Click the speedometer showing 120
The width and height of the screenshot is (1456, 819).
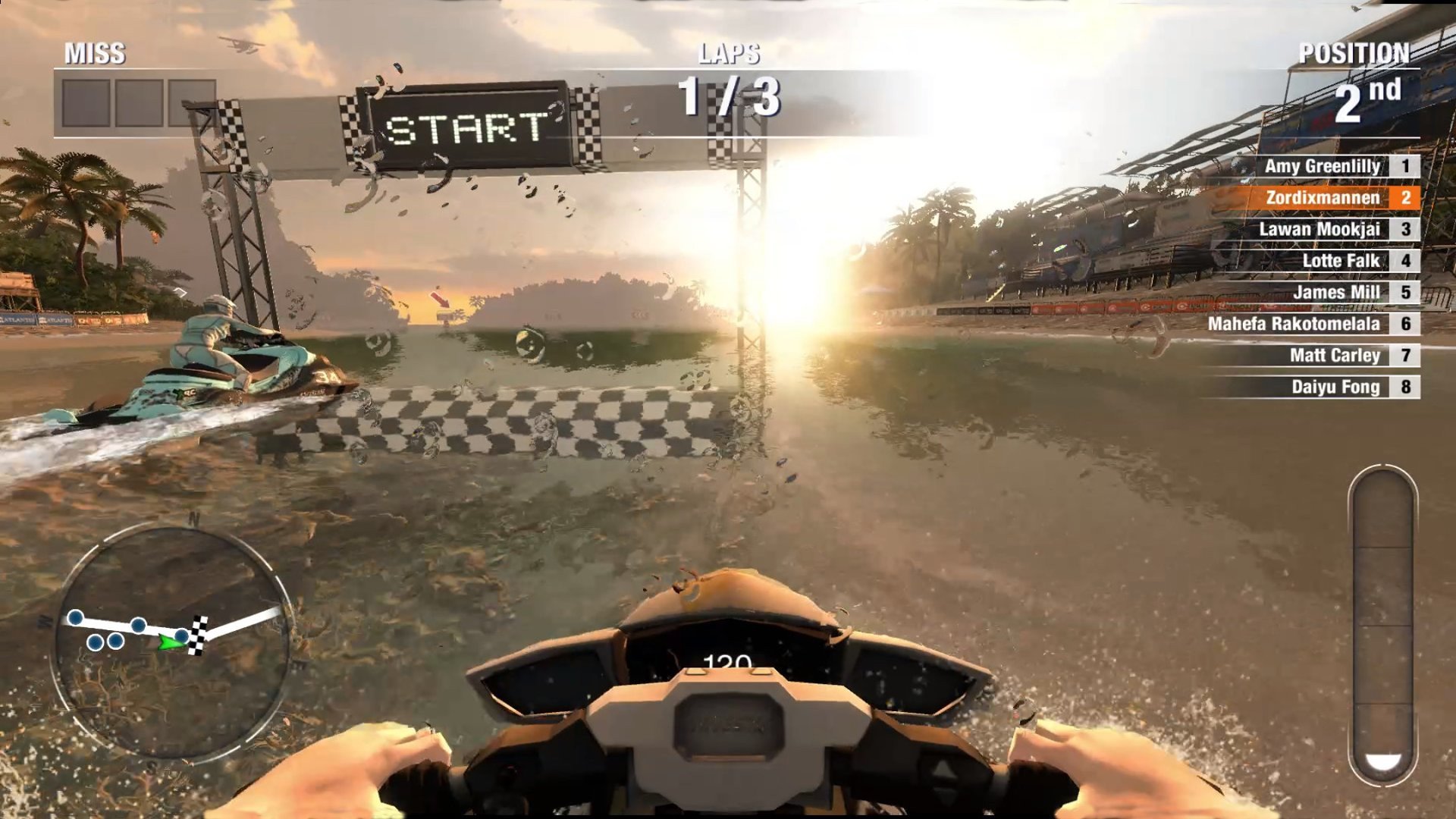point(730,661)
